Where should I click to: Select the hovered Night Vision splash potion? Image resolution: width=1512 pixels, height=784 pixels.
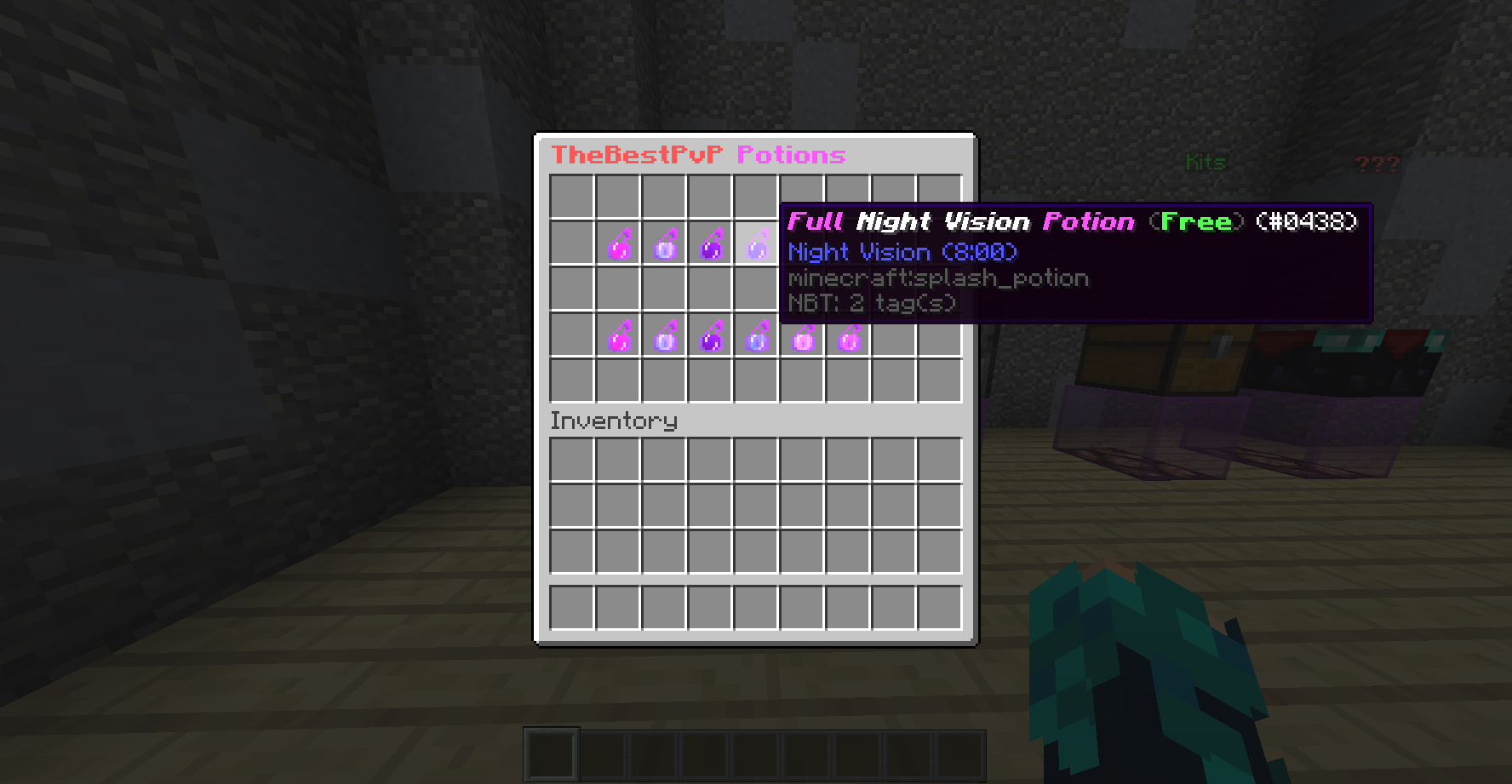(757, 247)
